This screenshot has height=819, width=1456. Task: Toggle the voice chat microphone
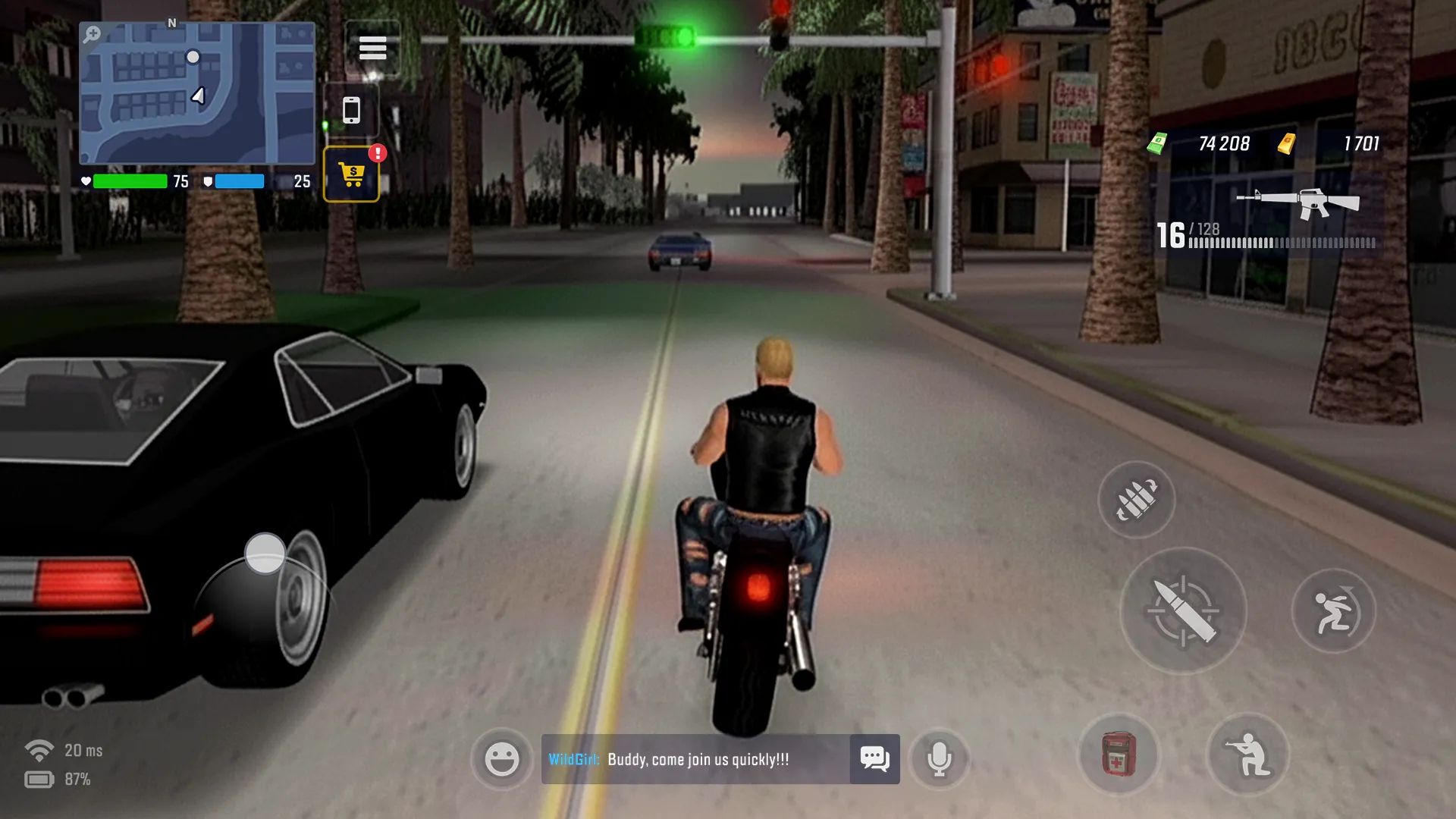click(x=939, y=759)
